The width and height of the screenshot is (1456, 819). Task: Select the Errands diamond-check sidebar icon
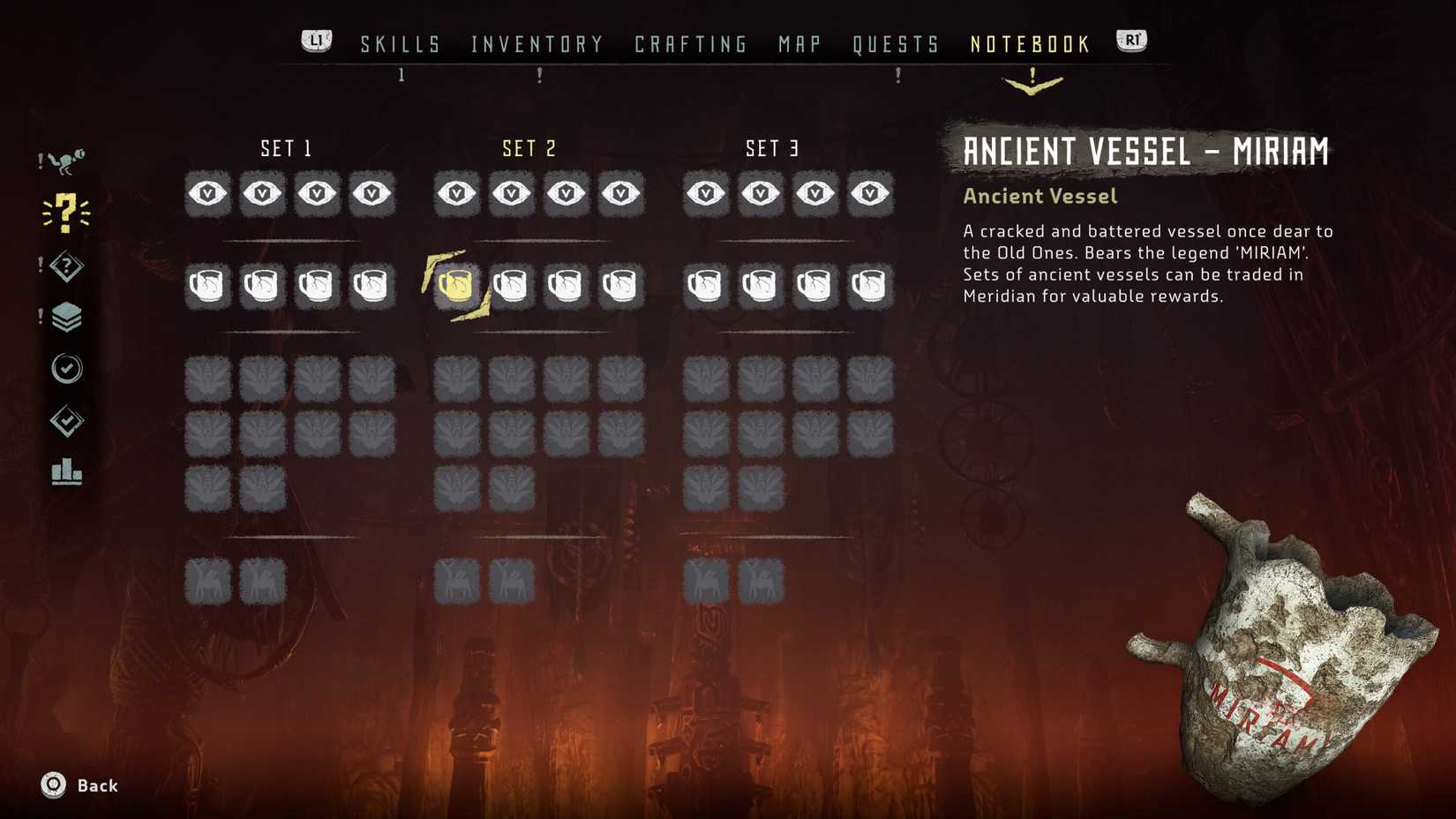click(69, 422)
